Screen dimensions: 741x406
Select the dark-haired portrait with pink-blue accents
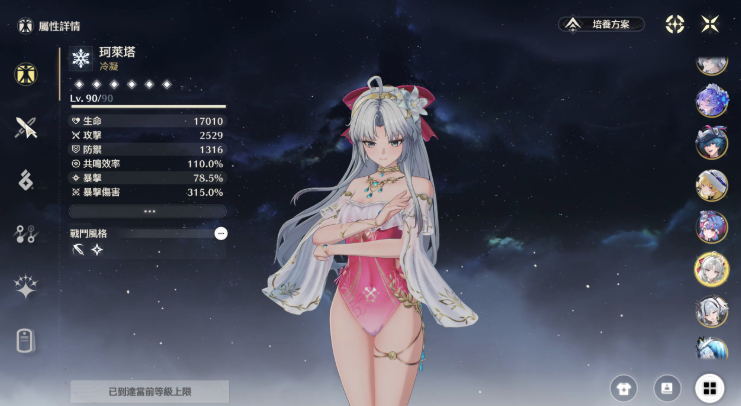pyautogui.click(x=711, y=226)
